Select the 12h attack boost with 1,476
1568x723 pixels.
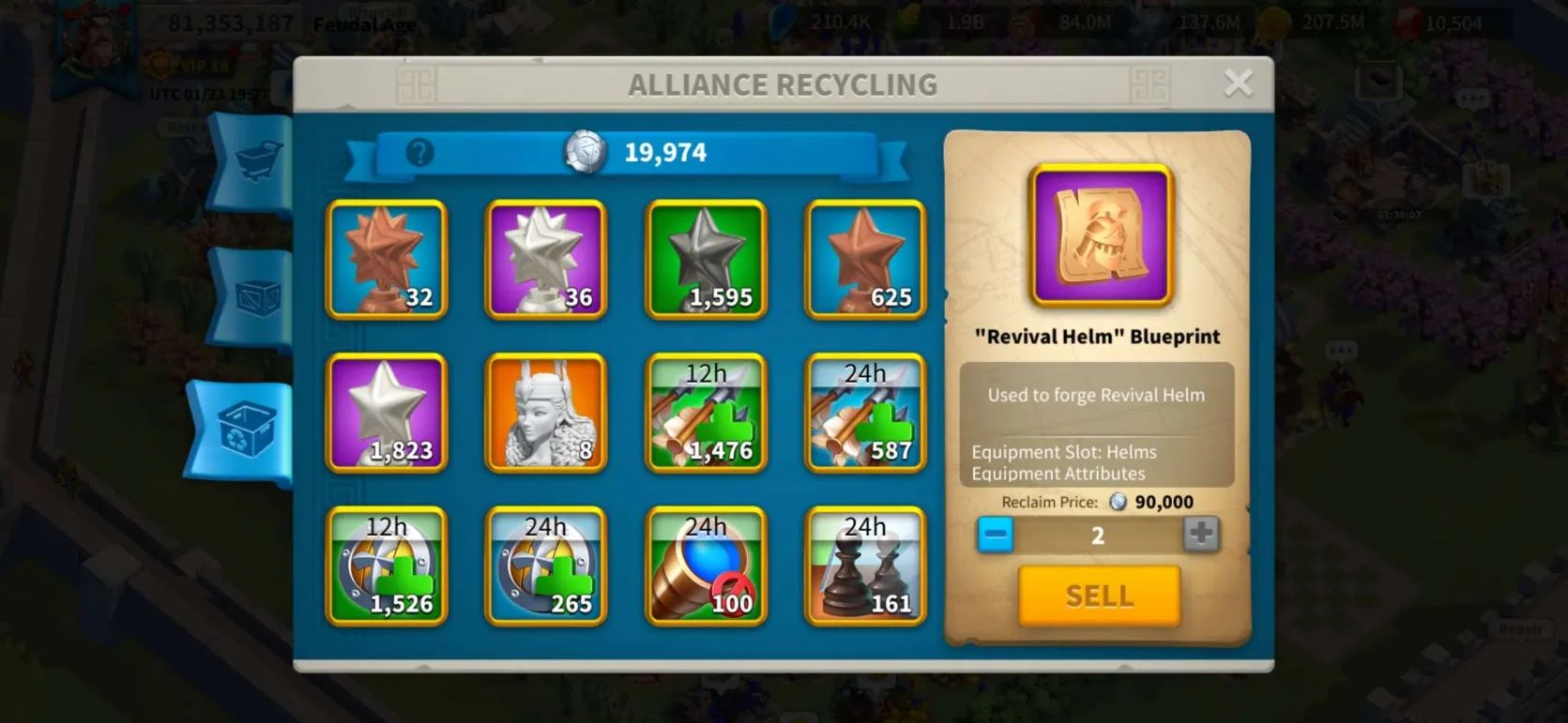click(x=706, y=413)
